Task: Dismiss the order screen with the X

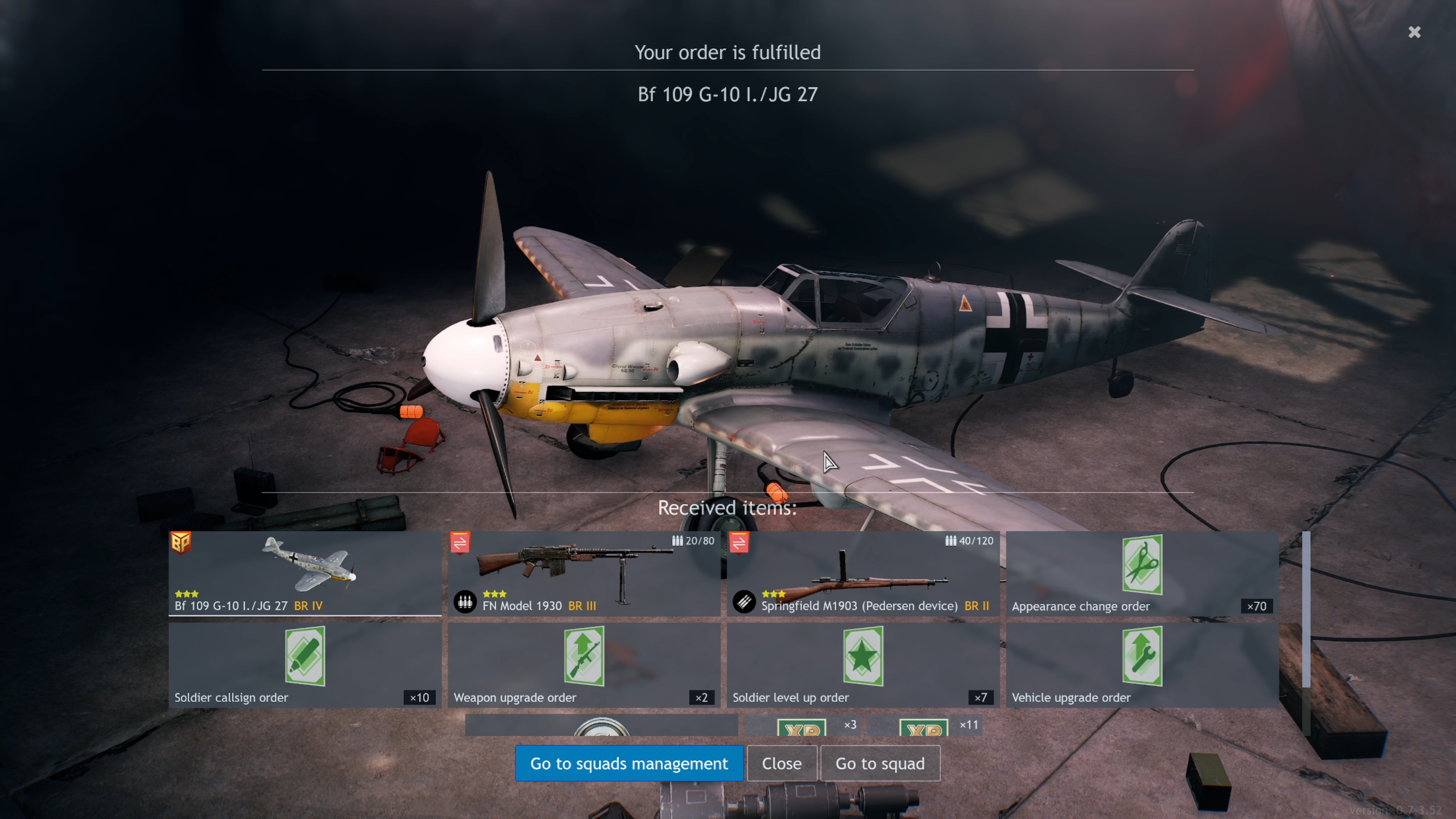Action: pyautogui.click(x=1414, y=32)
